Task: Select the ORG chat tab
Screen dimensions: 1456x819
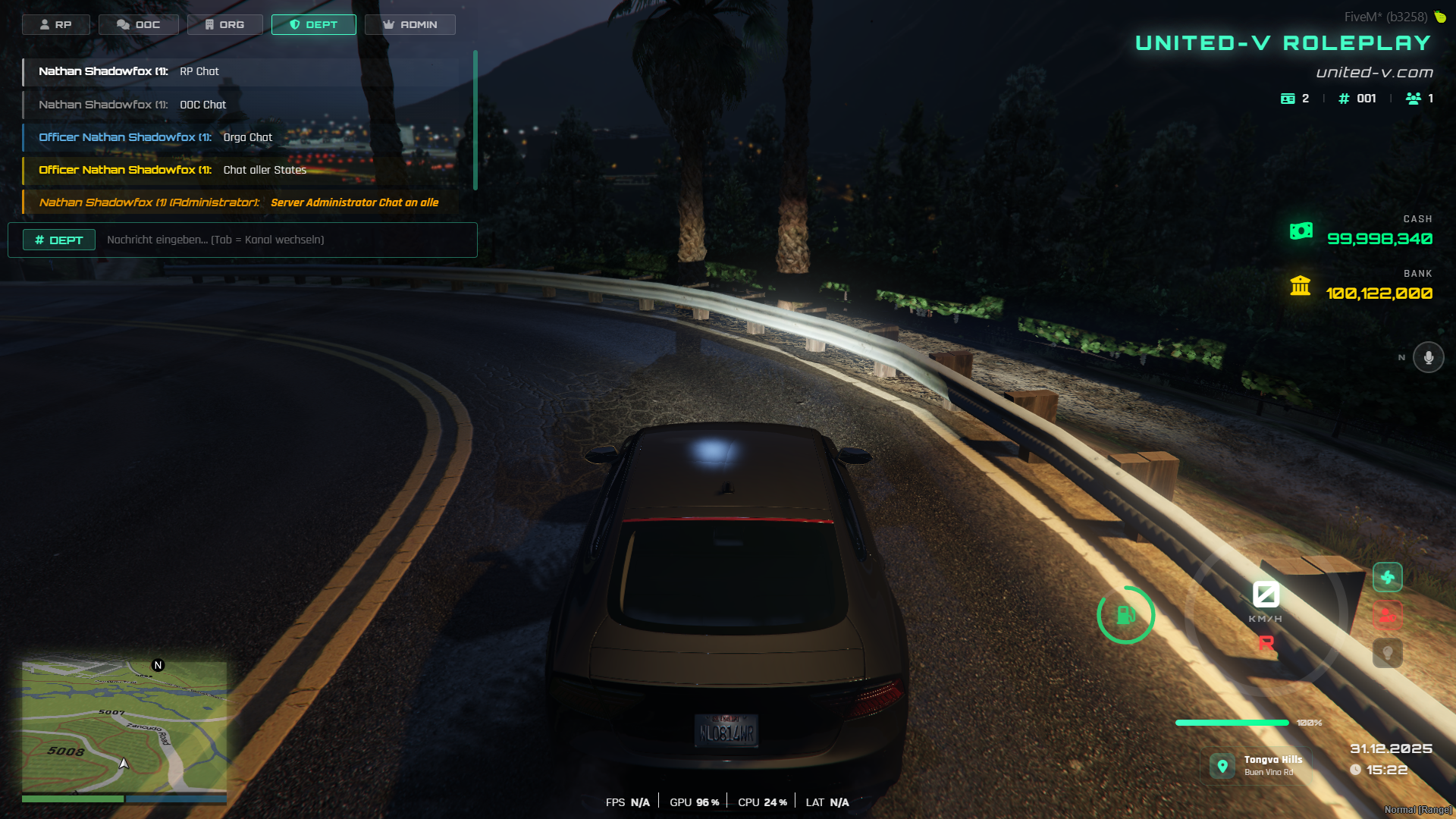Action: coord(224,24)
